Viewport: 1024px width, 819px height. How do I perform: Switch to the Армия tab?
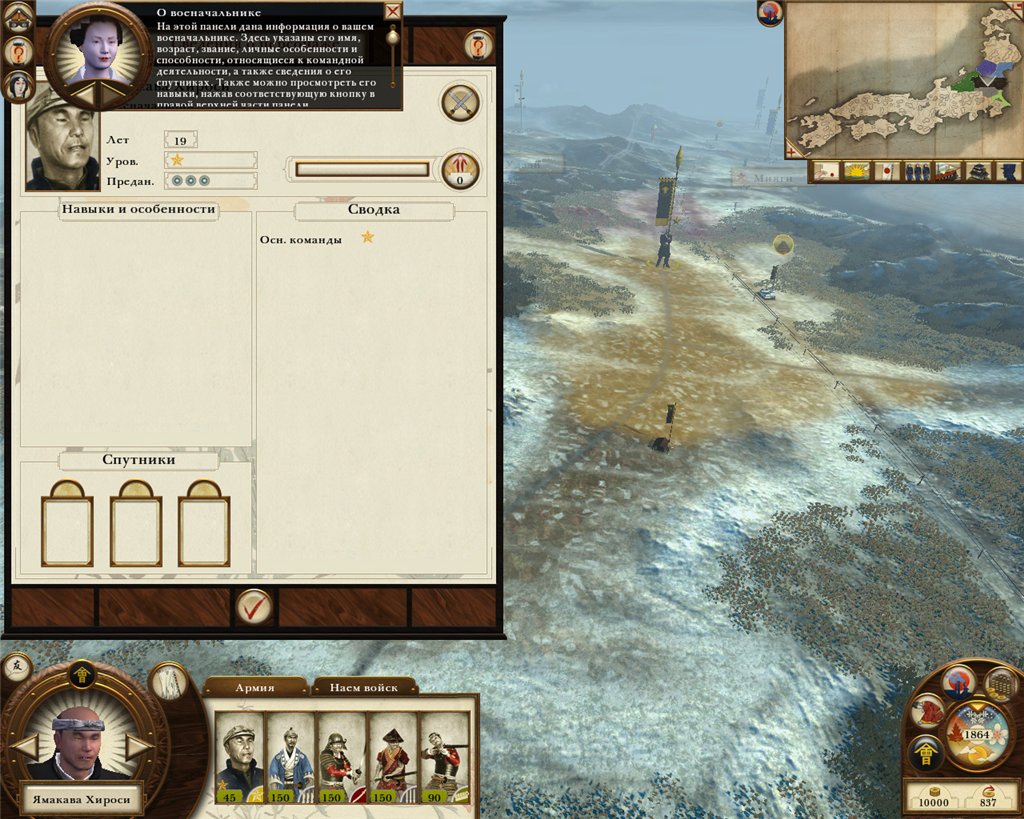[255, 687]
